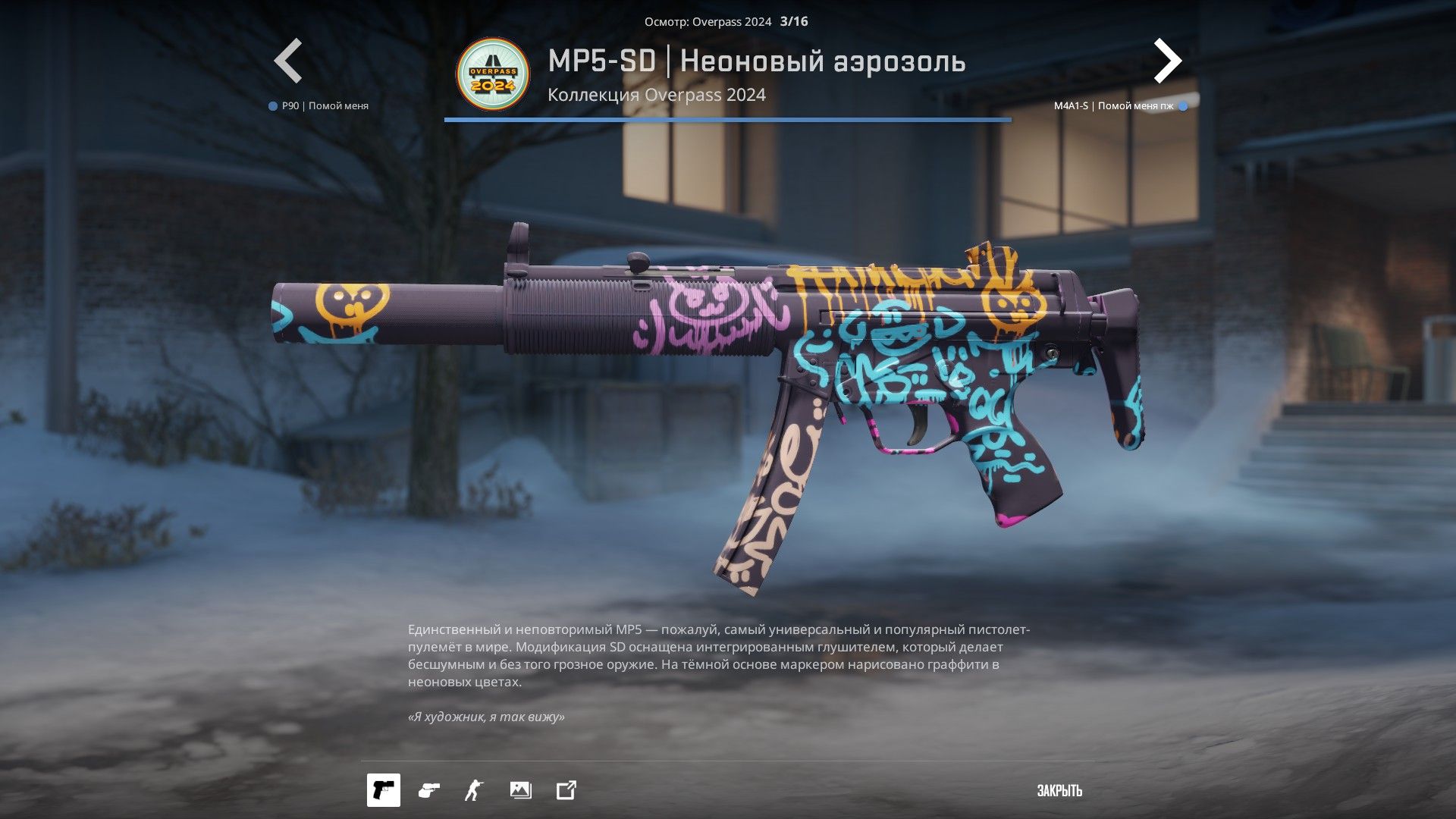Click the Overpass 2024 collection badge

click(x=493, y=75)
